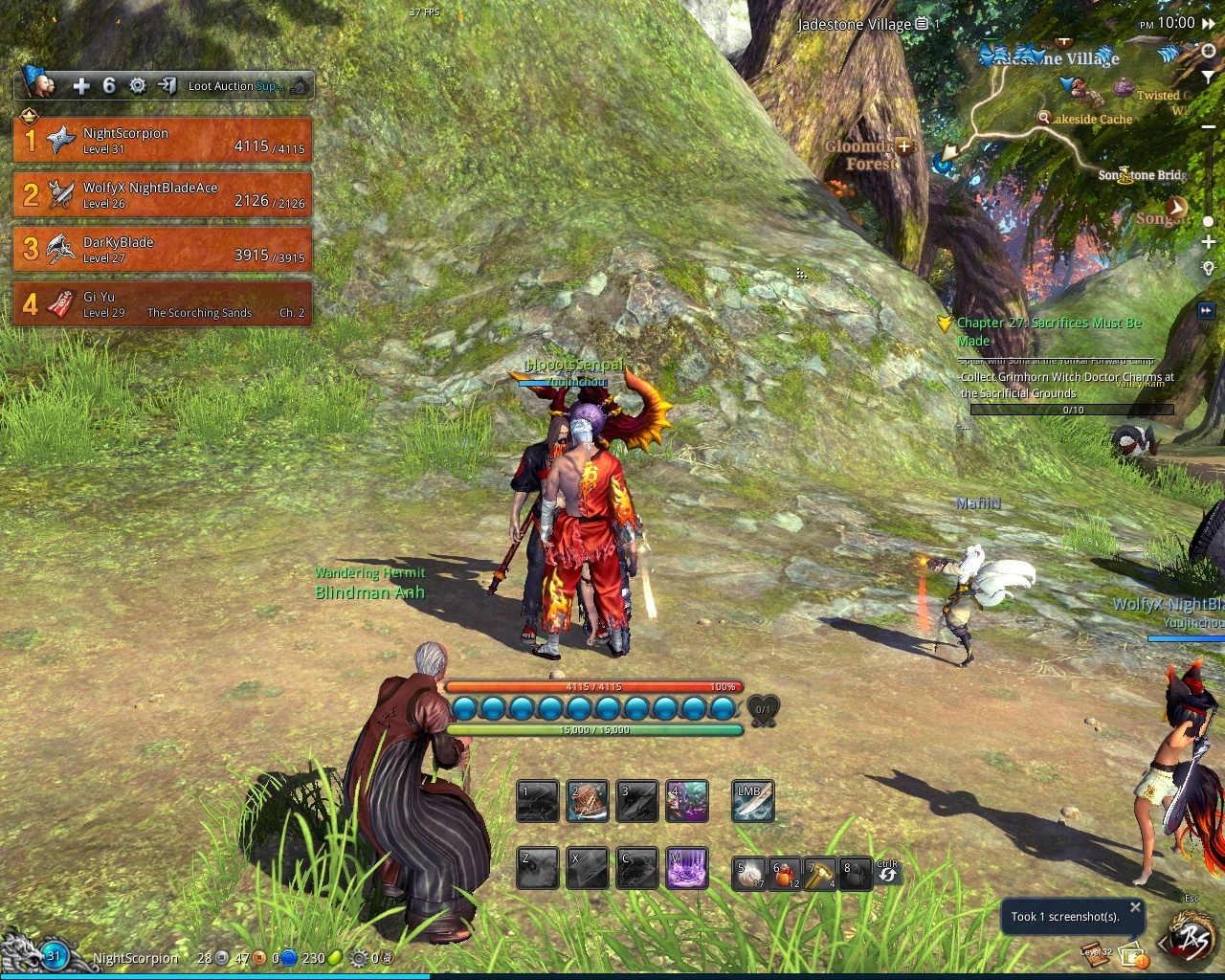This screenshot has width=1225, height=980.
Task: Invite a player with the party plus button
Action: click(81, 86)
